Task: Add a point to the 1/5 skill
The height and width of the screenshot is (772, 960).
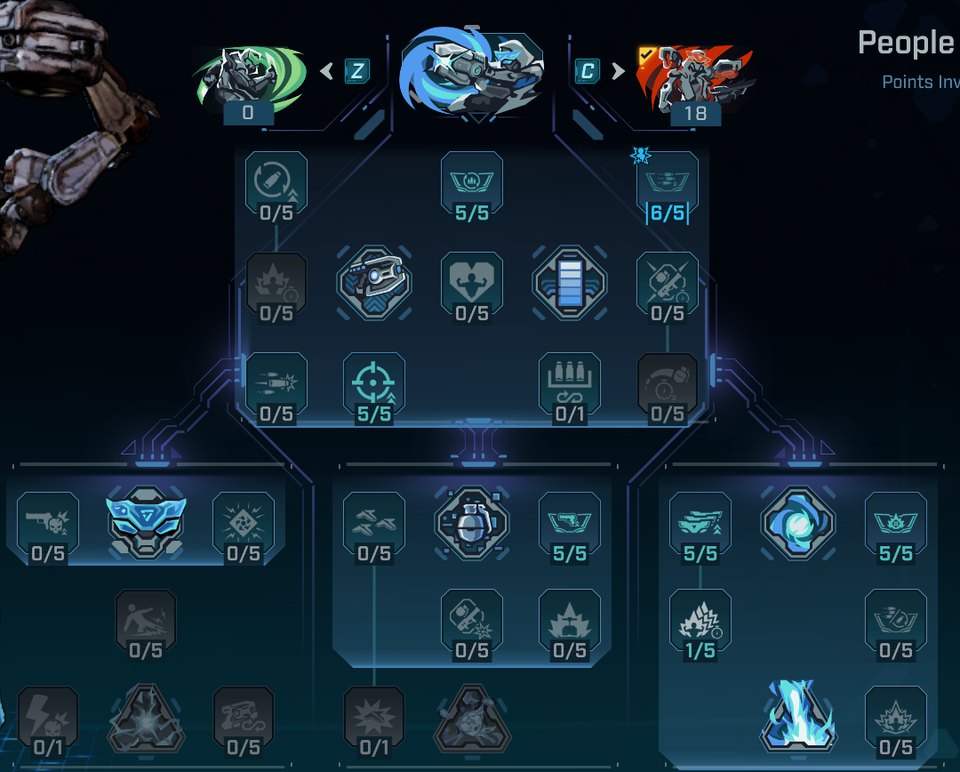Action: pyautogui.click(x=700, y=622)
